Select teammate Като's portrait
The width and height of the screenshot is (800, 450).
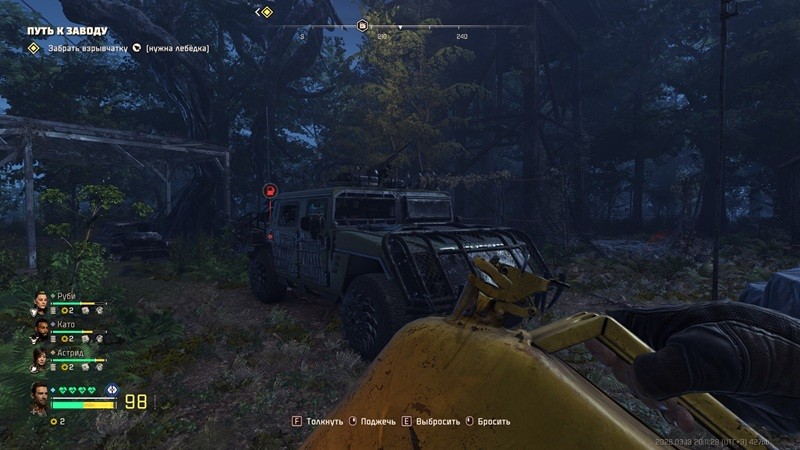40,330
